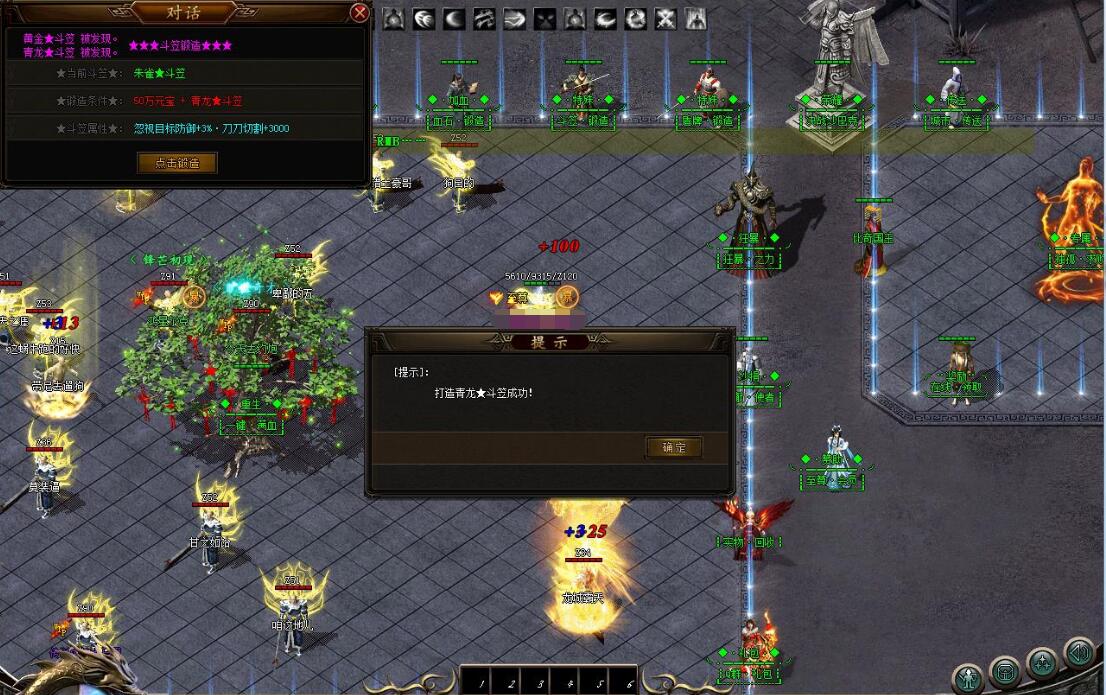Select the crescent moon skill icon

click(454, 19)
